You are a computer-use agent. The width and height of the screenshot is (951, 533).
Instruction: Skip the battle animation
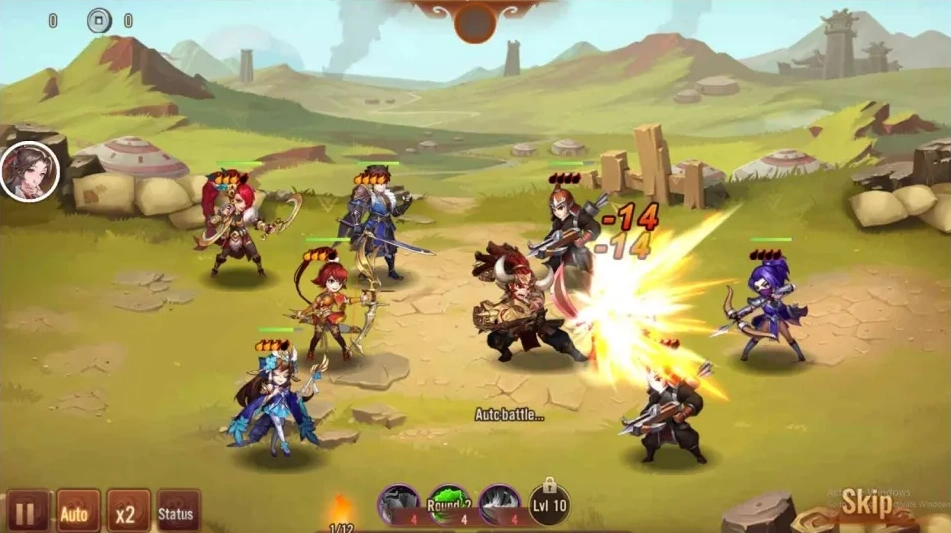(x=864, y=502)
